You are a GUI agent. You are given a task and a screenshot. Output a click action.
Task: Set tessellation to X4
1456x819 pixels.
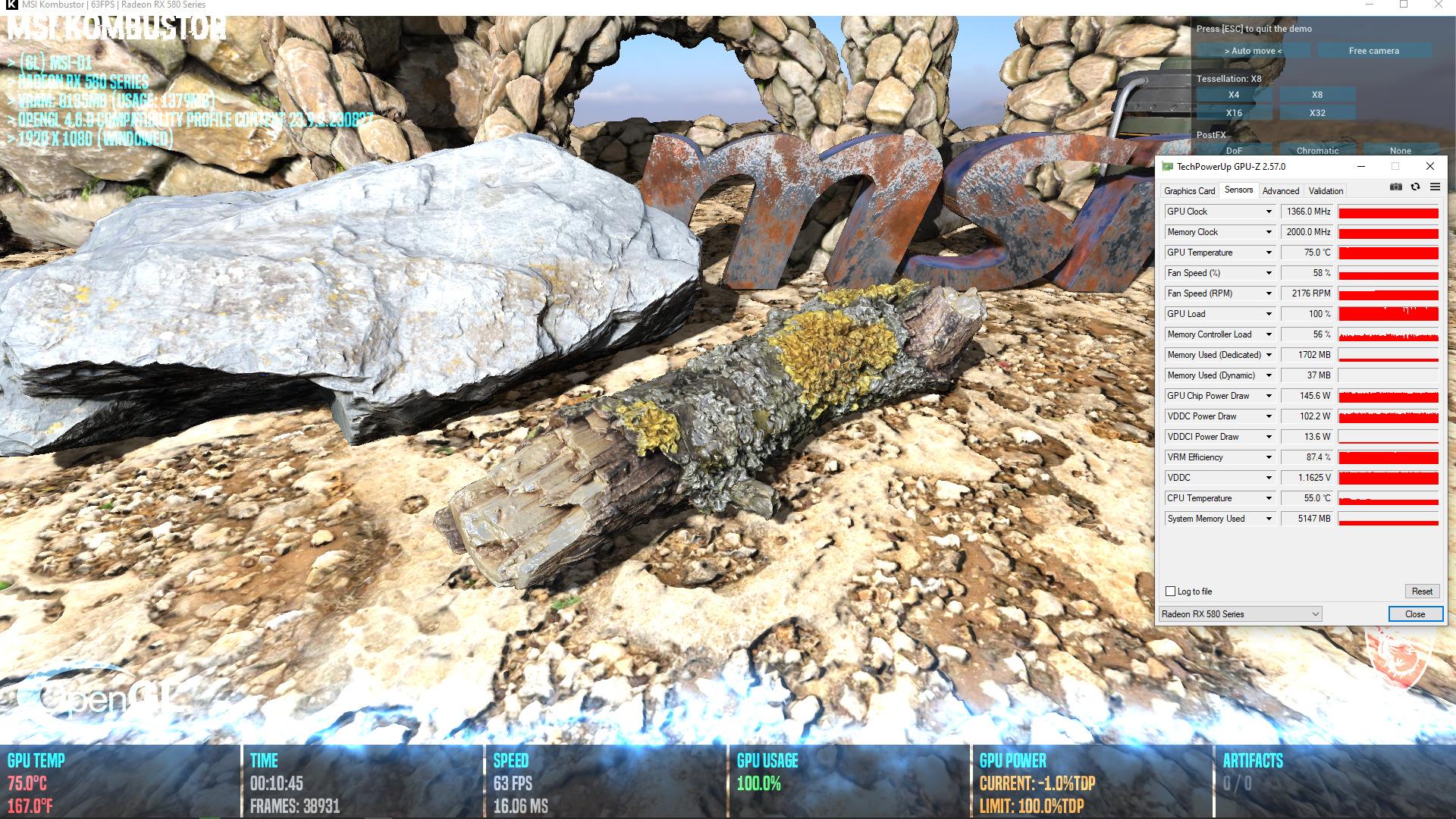click(1234, 95)
